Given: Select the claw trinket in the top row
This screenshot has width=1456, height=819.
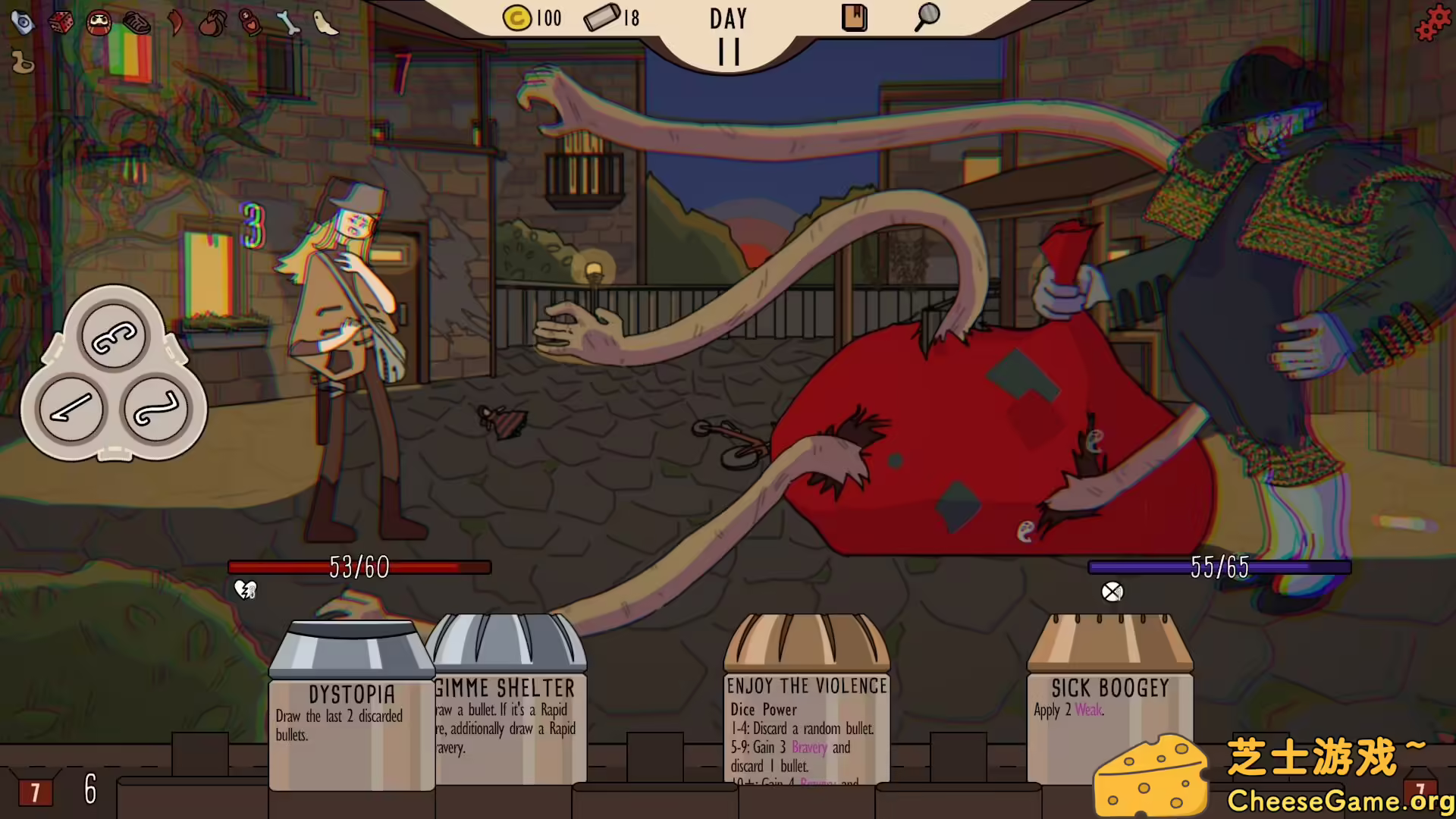Looking at the screenshot, I should (x=175, y=23).
